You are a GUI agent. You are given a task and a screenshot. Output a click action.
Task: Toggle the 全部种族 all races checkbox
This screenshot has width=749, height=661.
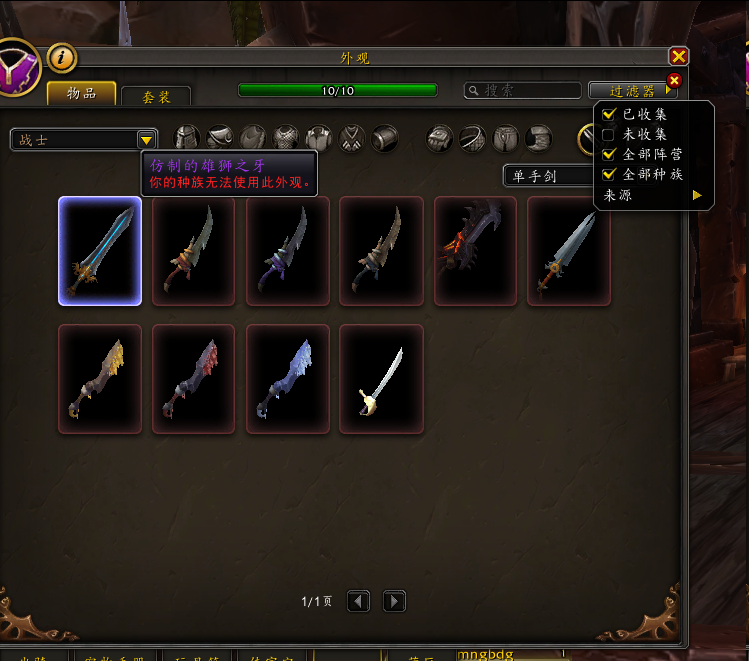tap(609, 175)
